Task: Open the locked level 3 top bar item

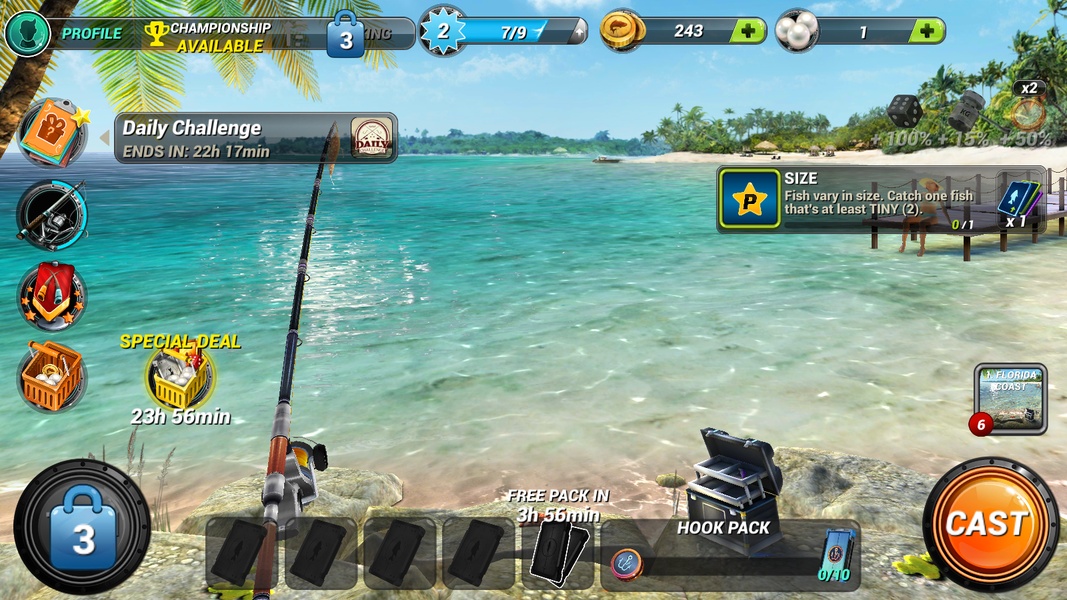Action: click(346, 36)
